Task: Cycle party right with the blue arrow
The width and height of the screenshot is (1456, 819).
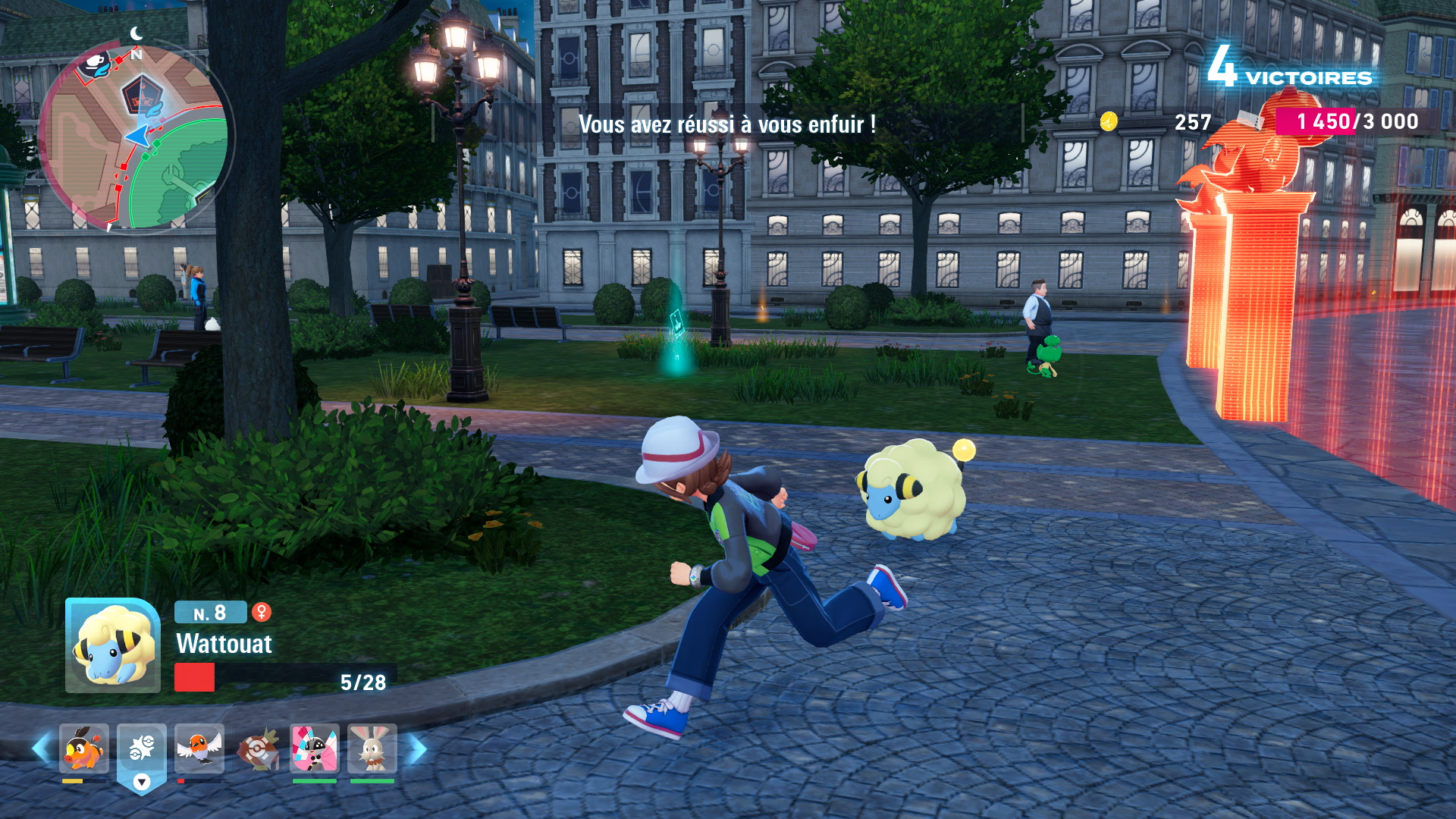Action: coord(416,749)
